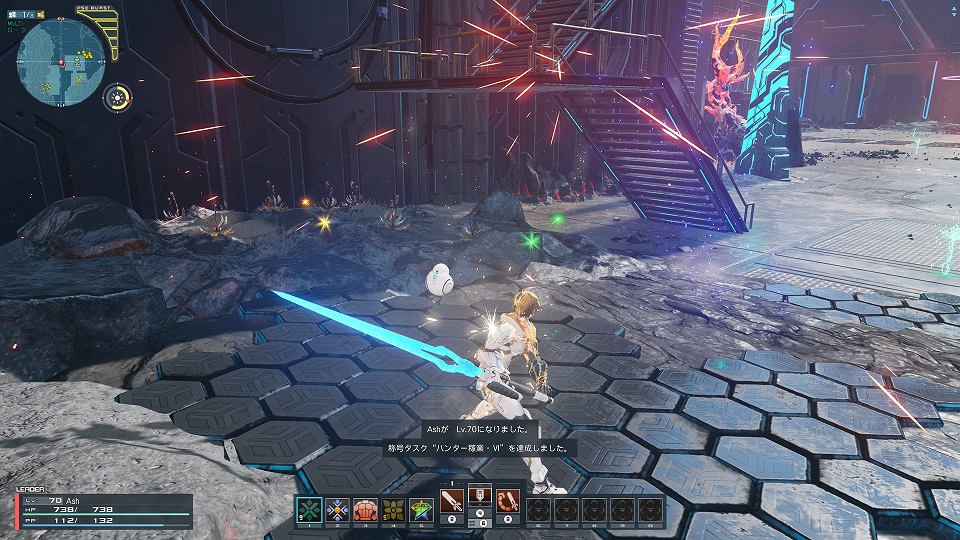
Task: Activate the rainbow star gem icon
Action: (422, 509)
